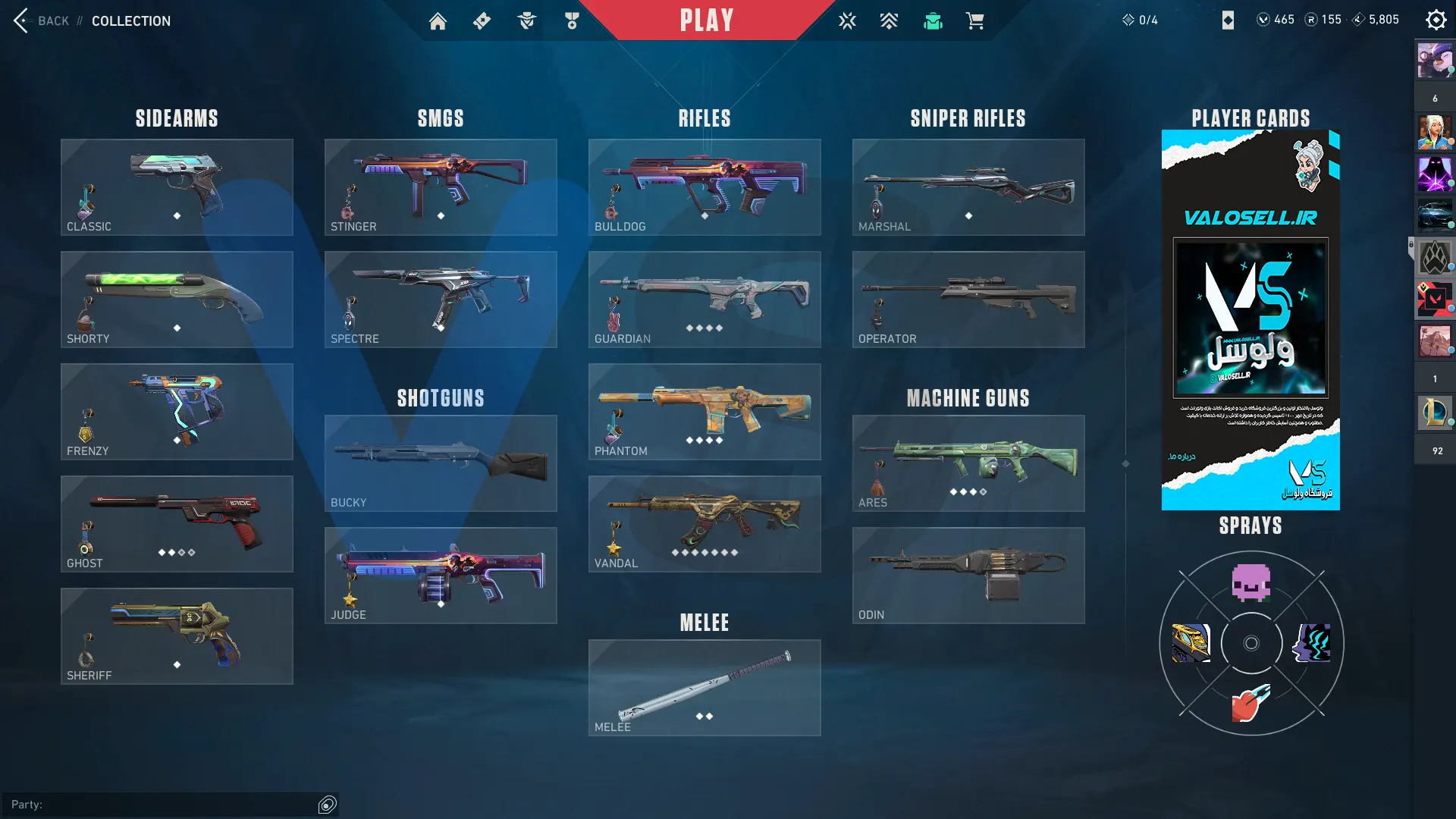Open the Sheriff weapon slot
The width and height of the screenshot is (1456, 819).
point(177,636)
